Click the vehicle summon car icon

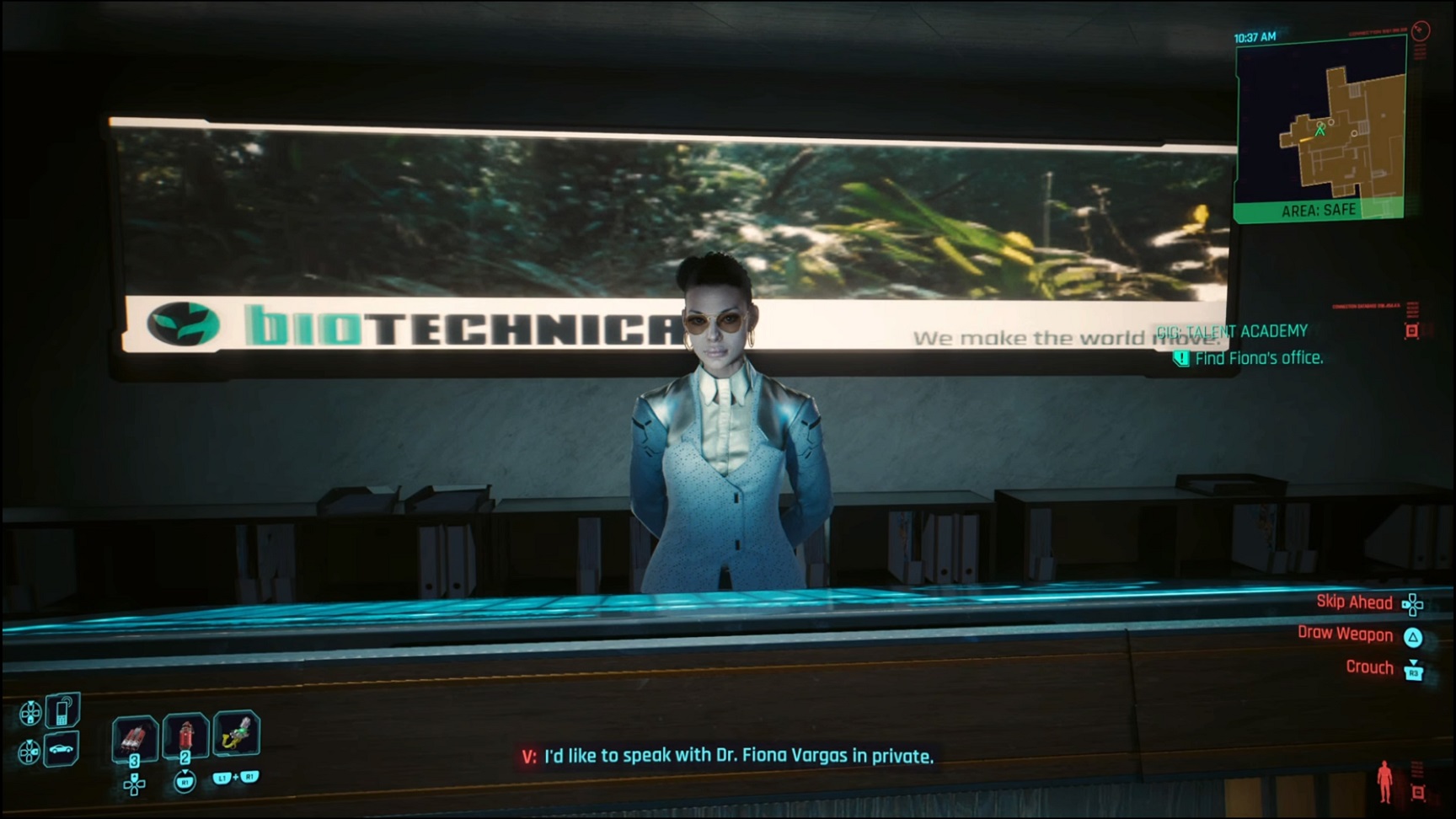click(61, 750)
